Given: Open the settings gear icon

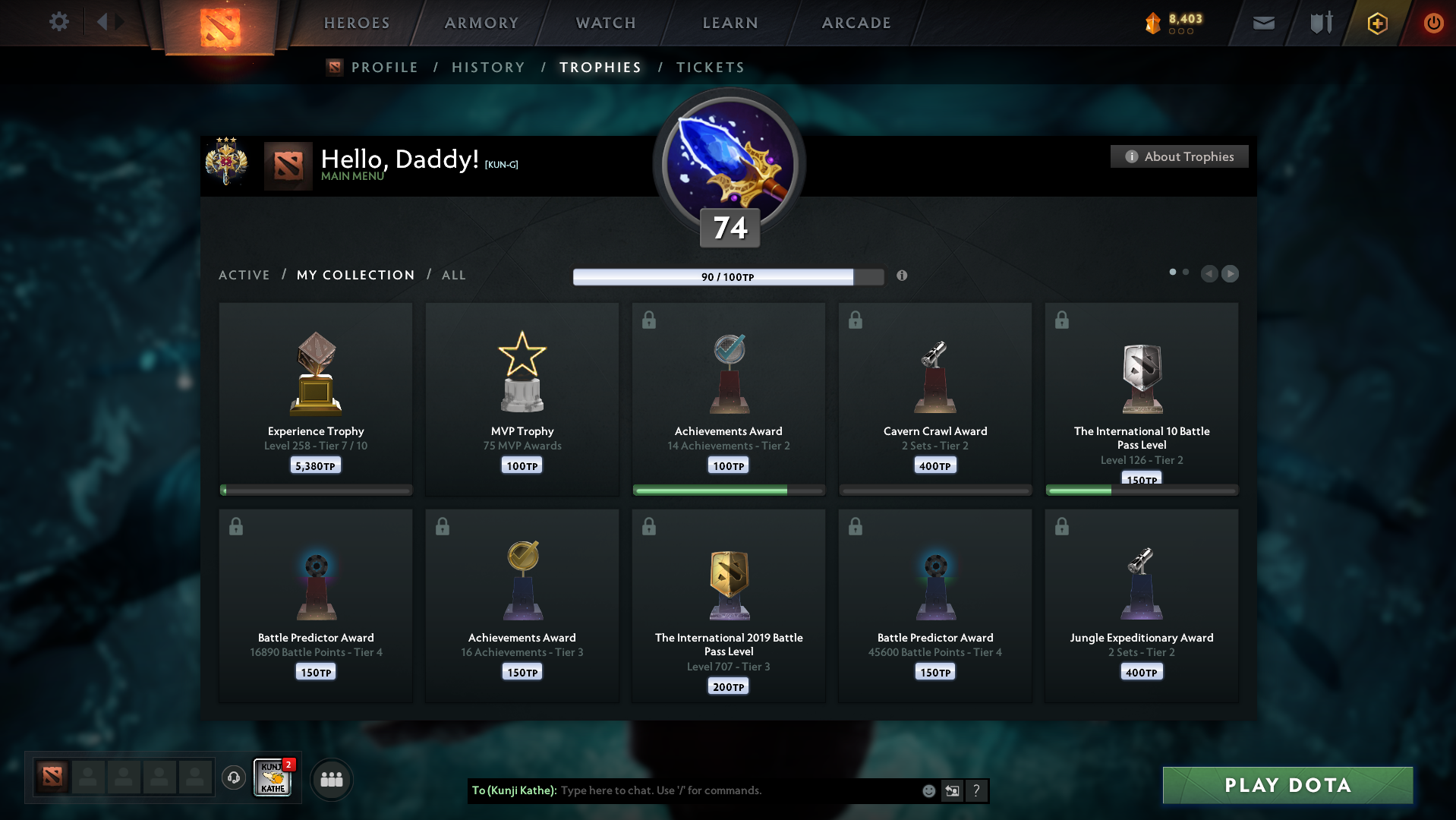Looking at the screenshot, I should coord(58,22).
